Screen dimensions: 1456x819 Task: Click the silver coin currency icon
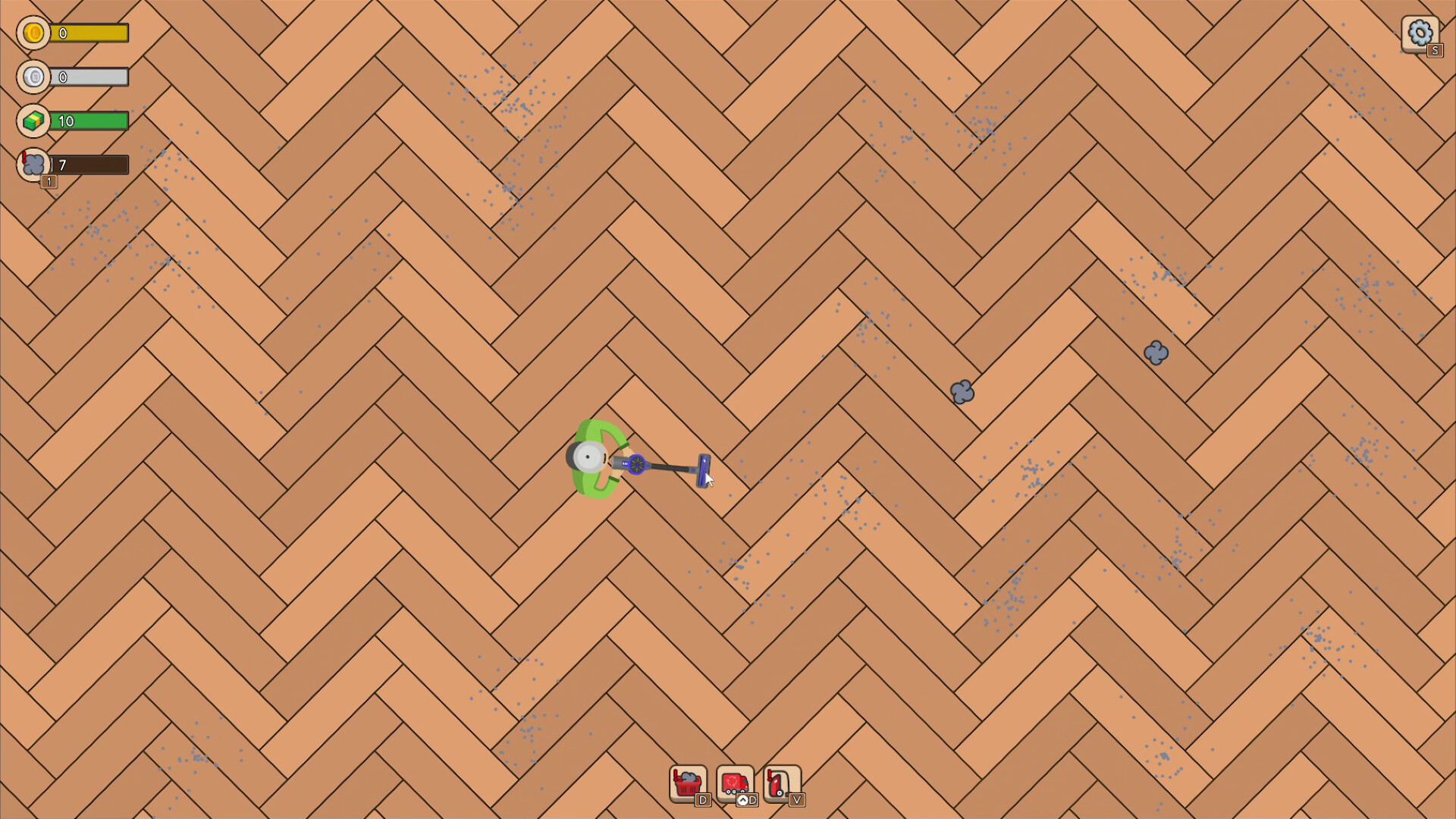33,77
